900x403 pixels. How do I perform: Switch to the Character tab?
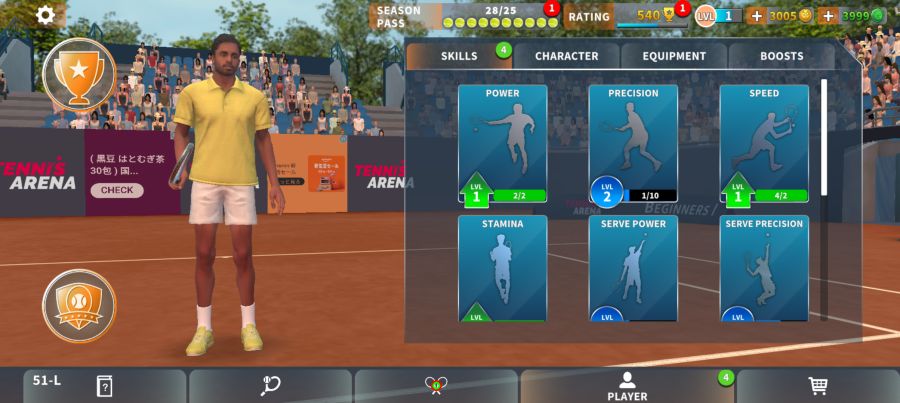pos(566,56)
